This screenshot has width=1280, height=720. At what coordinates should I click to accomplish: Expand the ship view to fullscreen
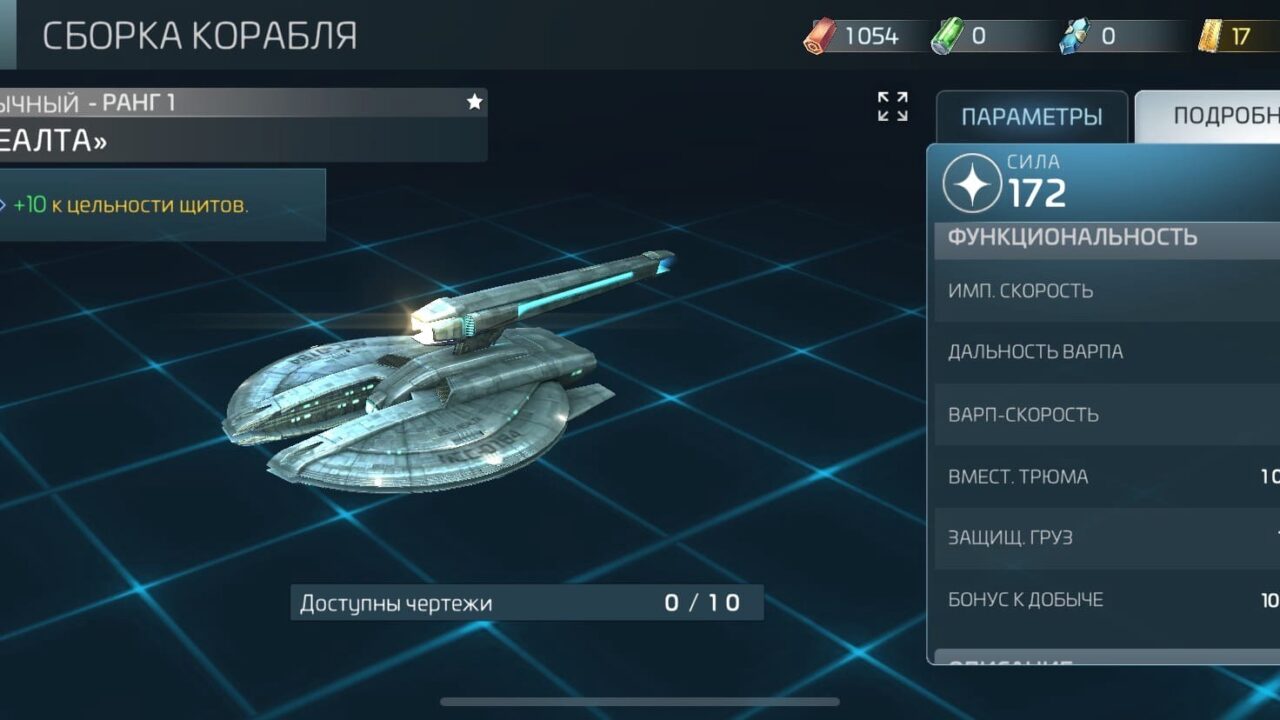tap(892, 106)
